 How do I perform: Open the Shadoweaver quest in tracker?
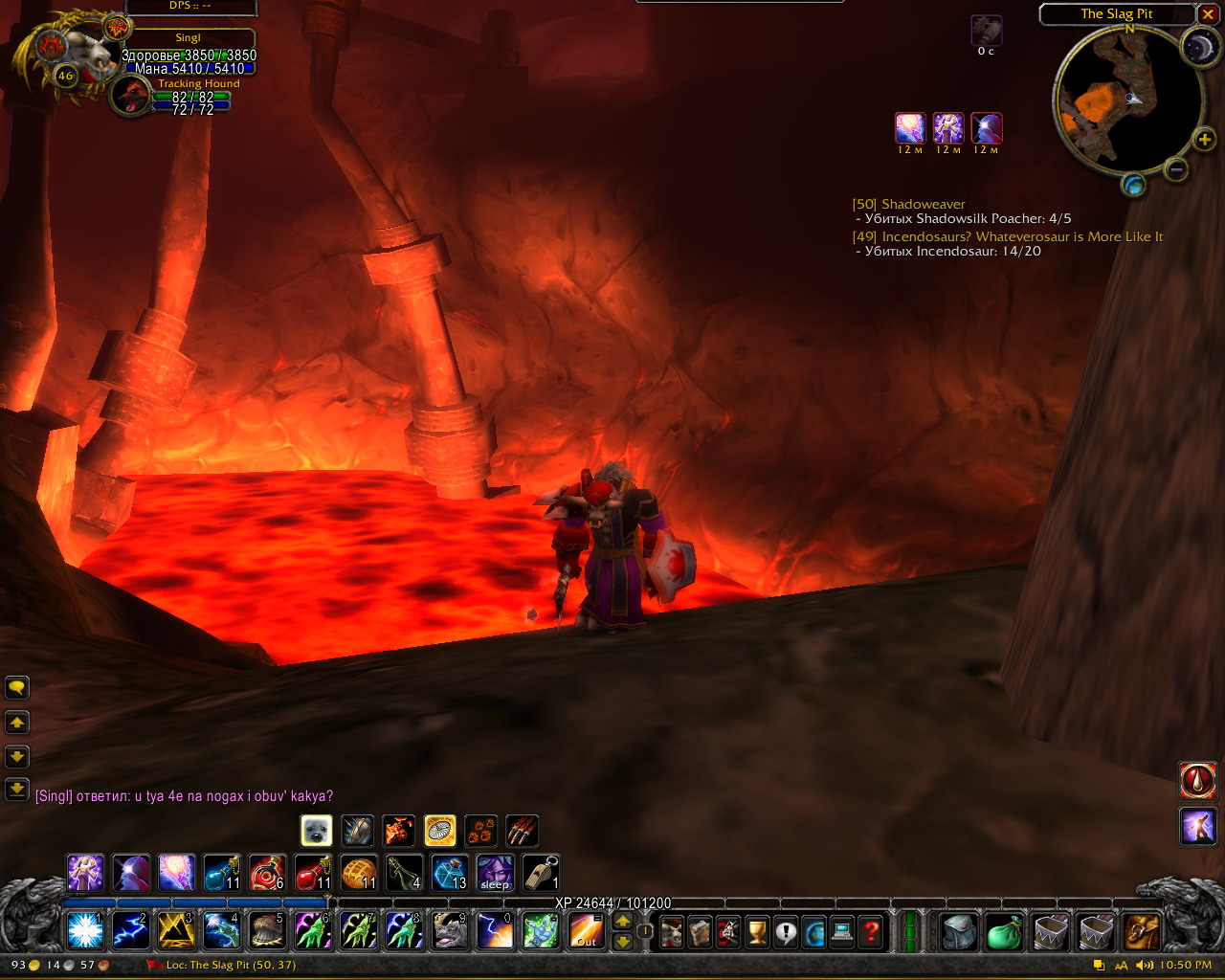click(x=923, y=204)
